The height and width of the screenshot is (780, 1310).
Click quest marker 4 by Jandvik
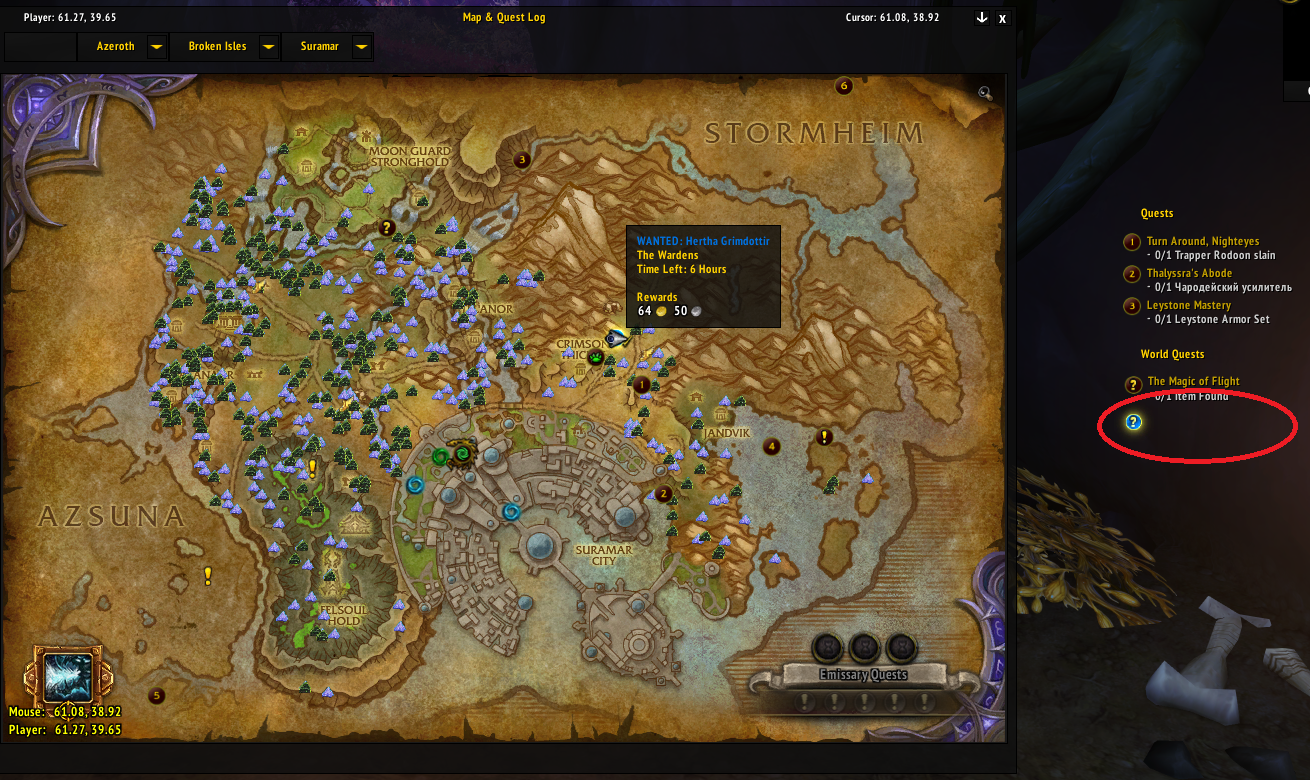coord(771,446)
